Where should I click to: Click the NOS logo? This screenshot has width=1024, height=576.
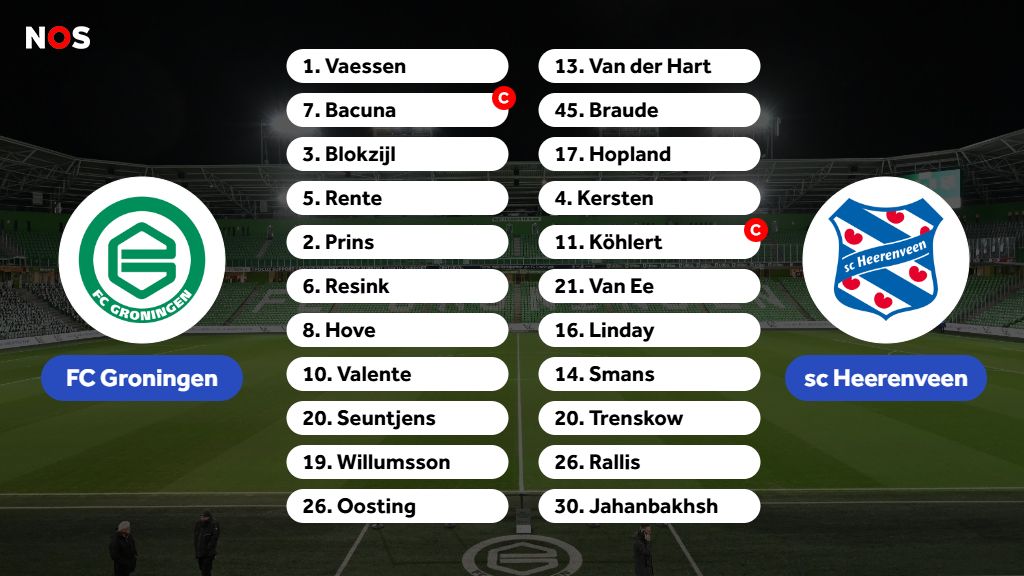(57, 38)
